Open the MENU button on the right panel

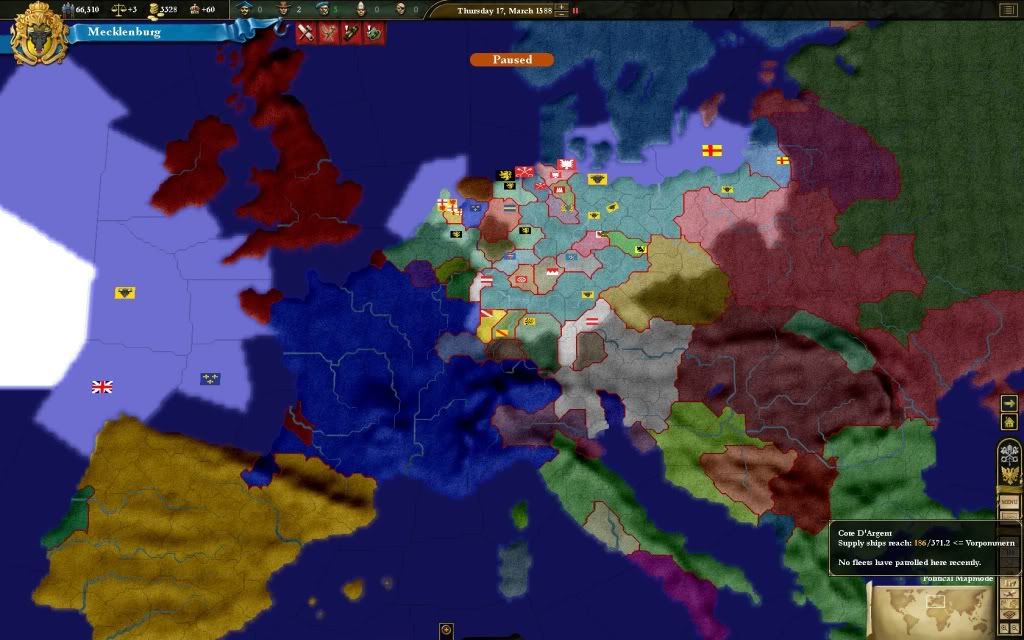tap(1008, 501)
